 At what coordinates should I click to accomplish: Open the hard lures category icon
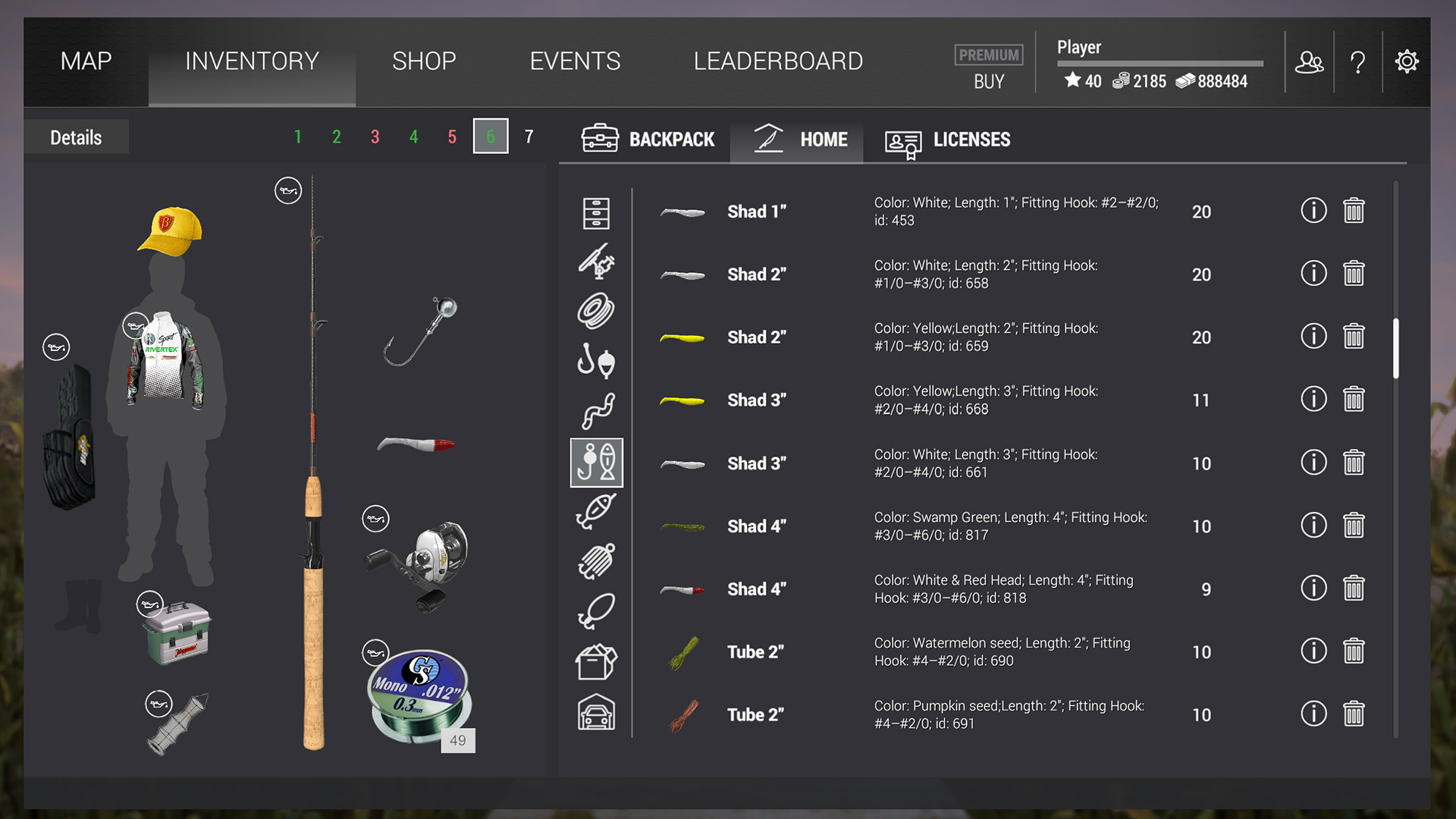[597, 510]
